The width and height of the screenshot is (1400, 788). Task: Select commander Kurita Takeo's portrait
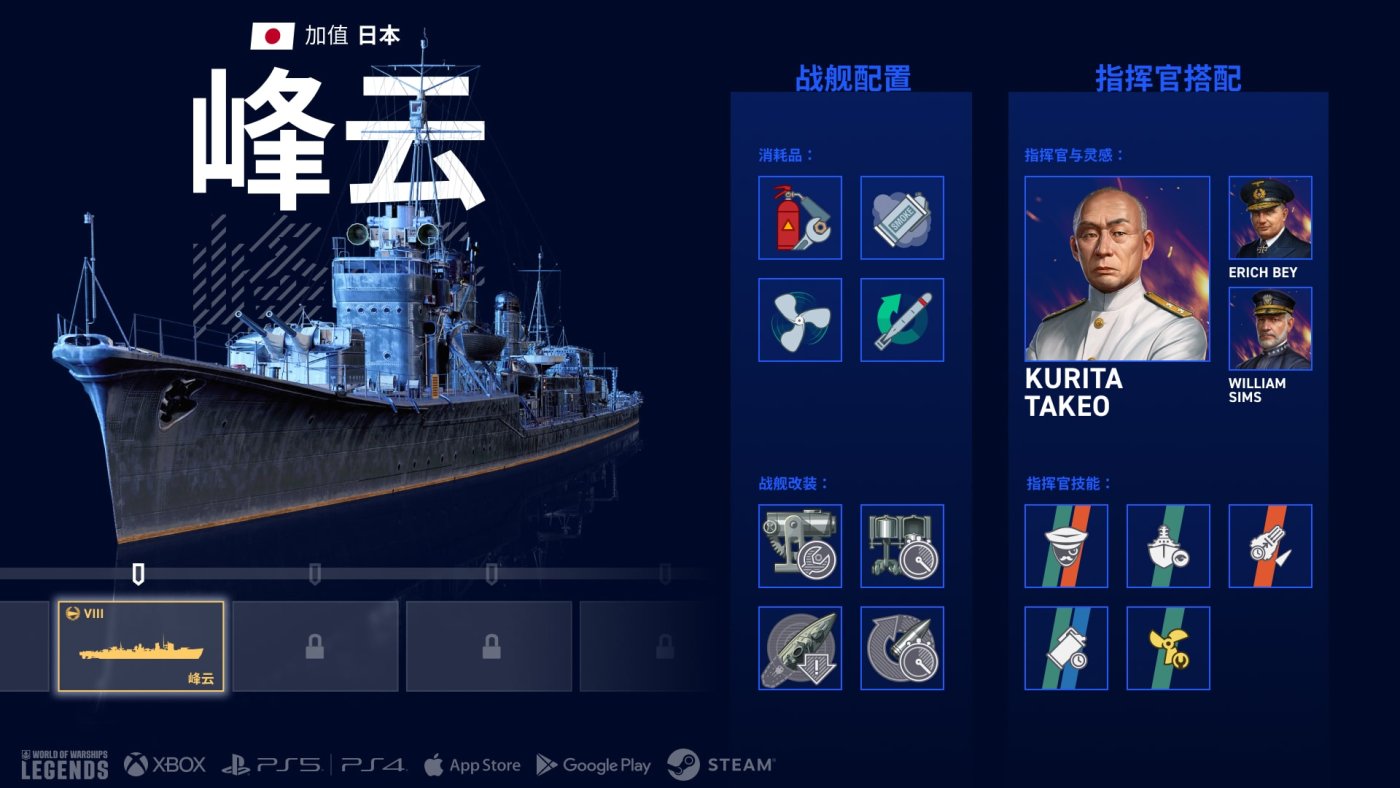click(1117, 269)
